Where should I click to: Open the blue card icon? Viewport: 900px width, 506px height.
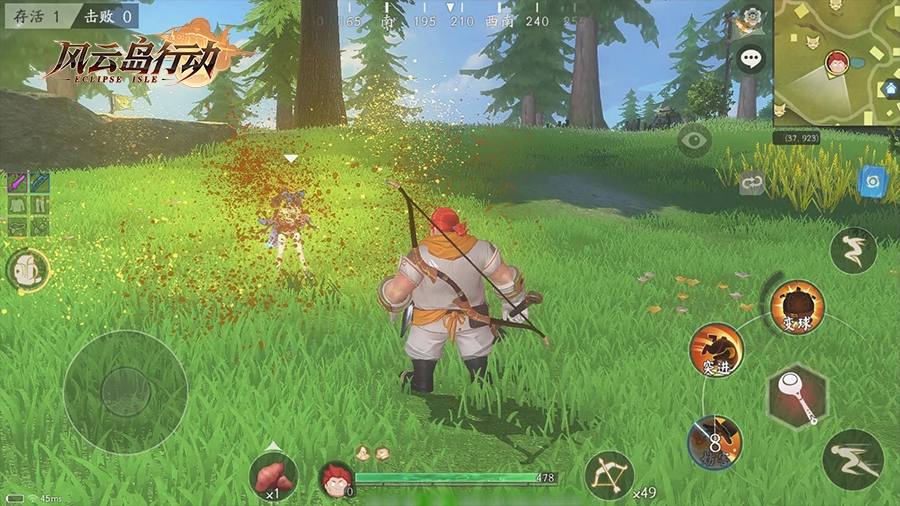[870, 181]
